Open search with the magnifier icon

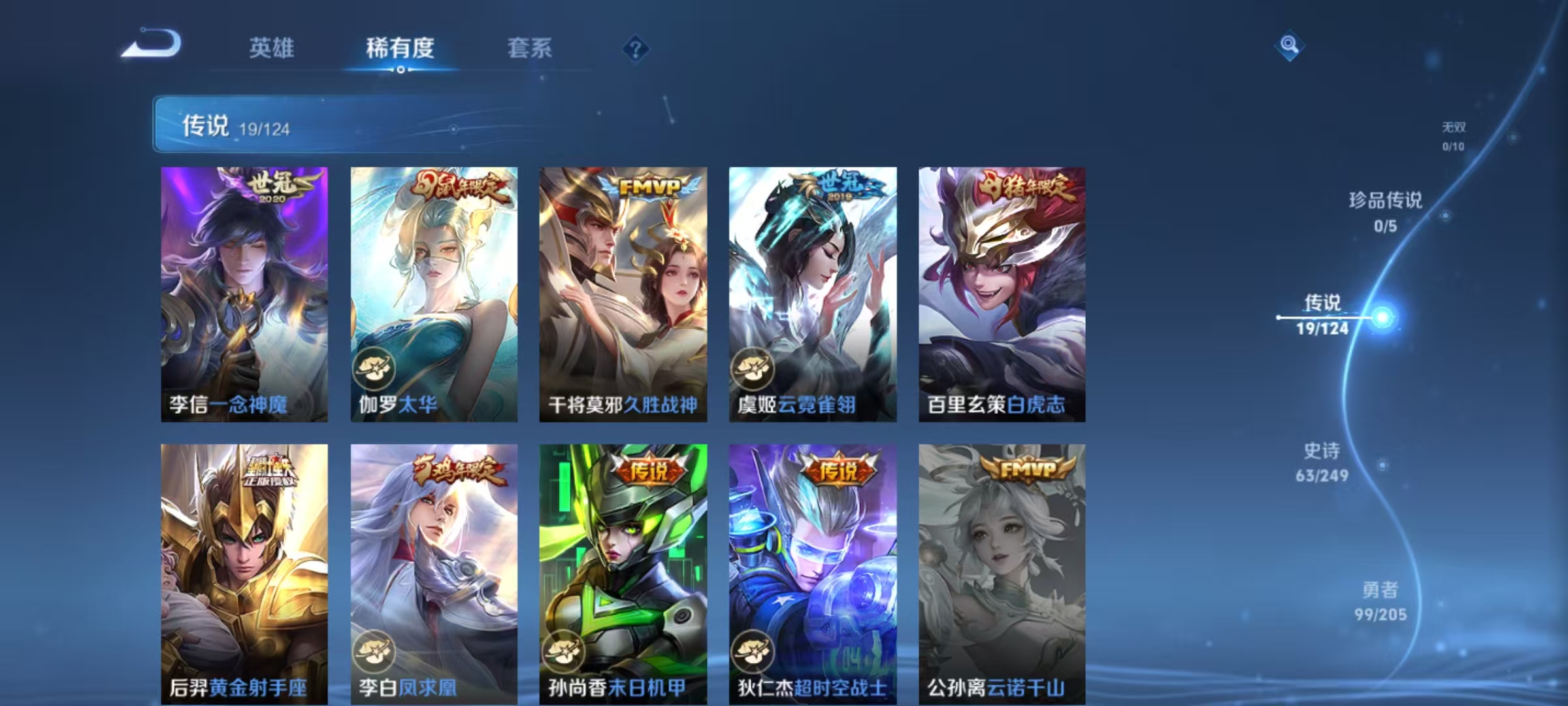(1288, 46)
